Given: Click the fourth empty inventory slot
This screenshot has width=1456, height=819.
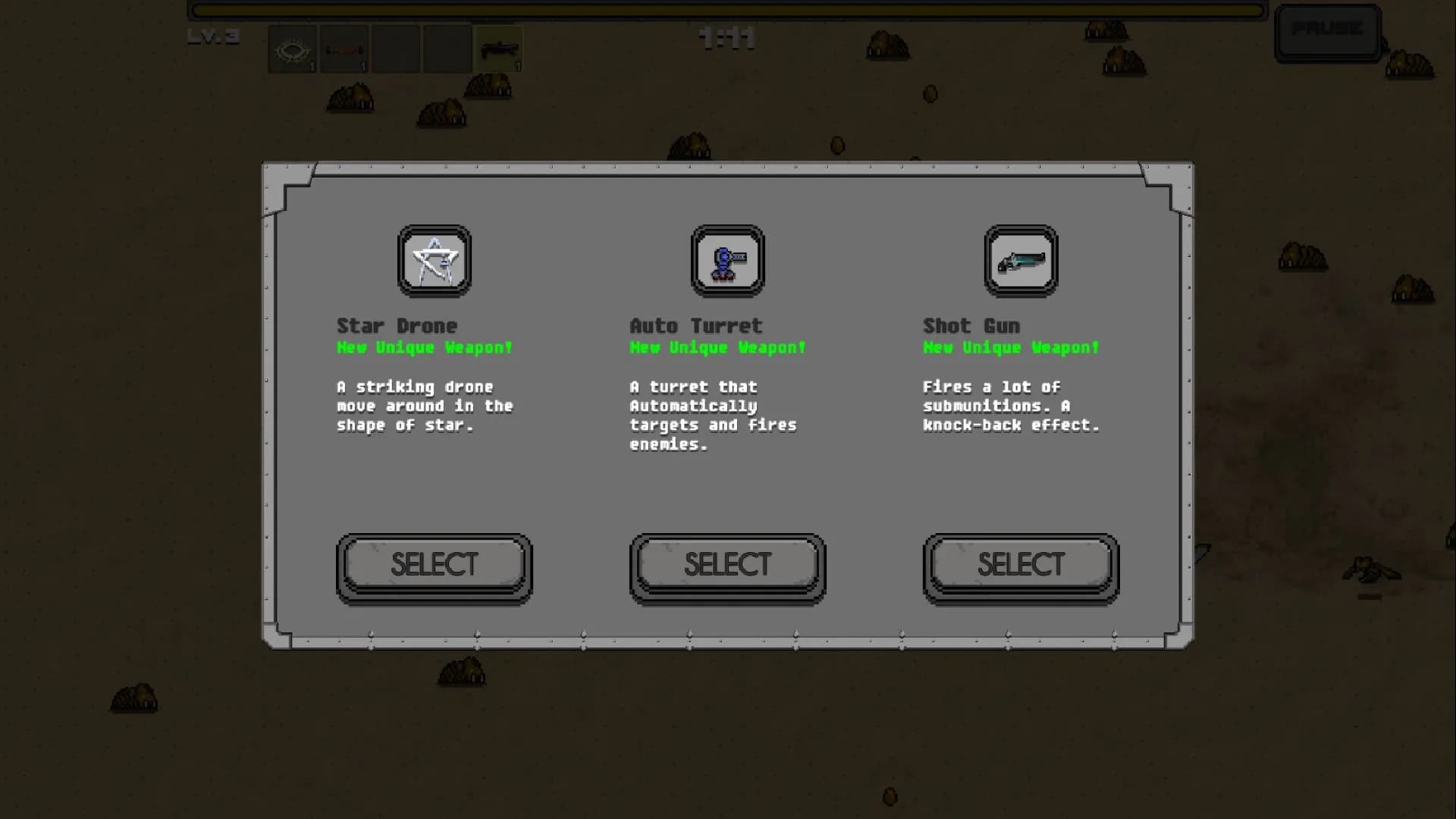Looking at the screenshot, I should pyautogui.click(x=447, y=49).
